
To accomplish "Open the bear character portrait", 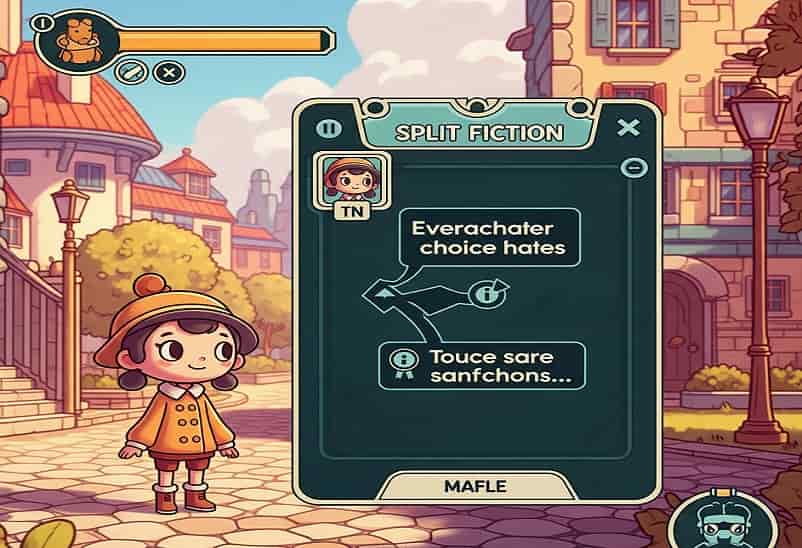I will click(x=75, y=39).
